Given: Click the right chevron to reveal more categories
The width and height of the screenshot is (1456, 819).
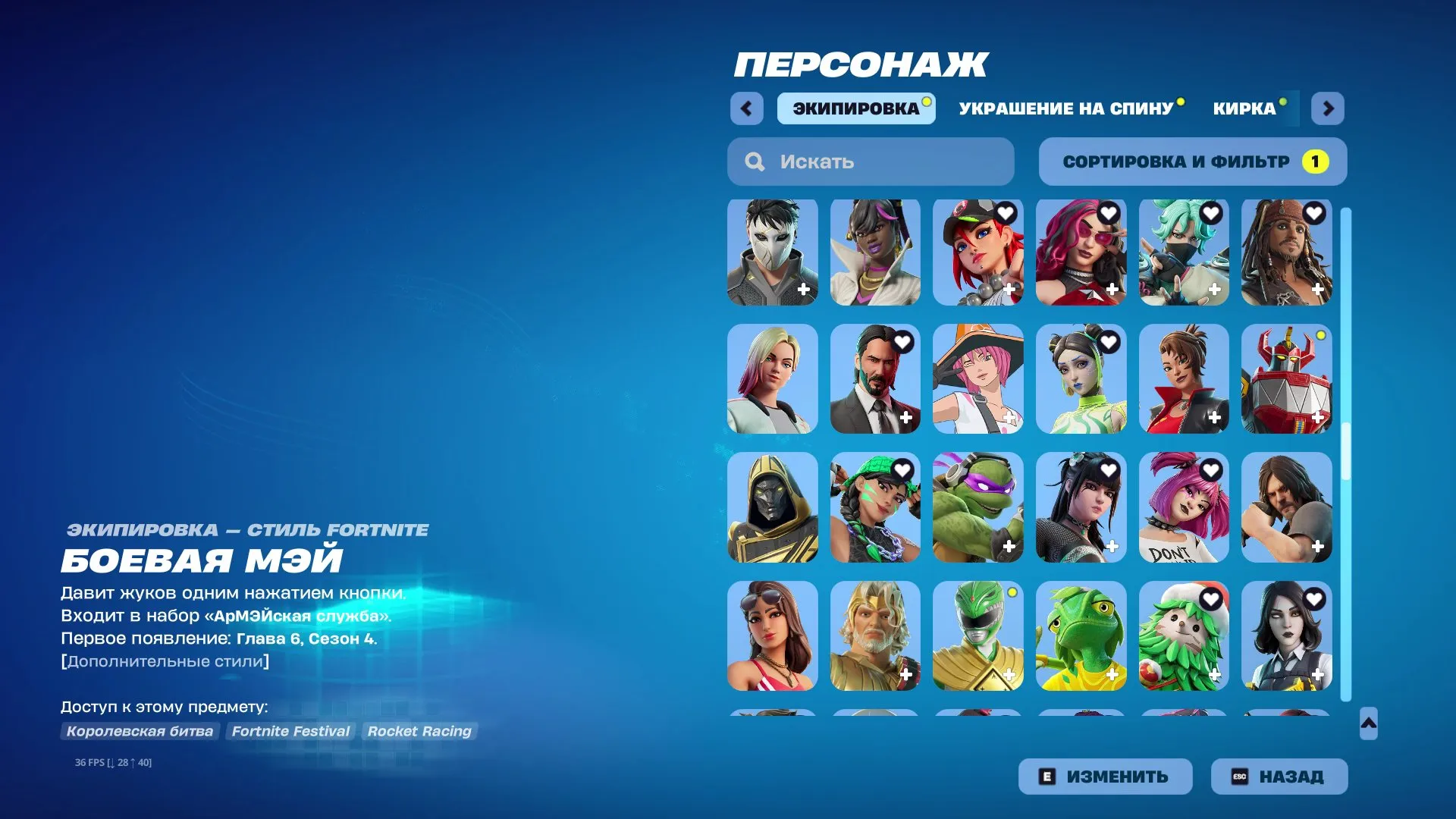Looking at the screenshot, I should [x=1328, y=108].
